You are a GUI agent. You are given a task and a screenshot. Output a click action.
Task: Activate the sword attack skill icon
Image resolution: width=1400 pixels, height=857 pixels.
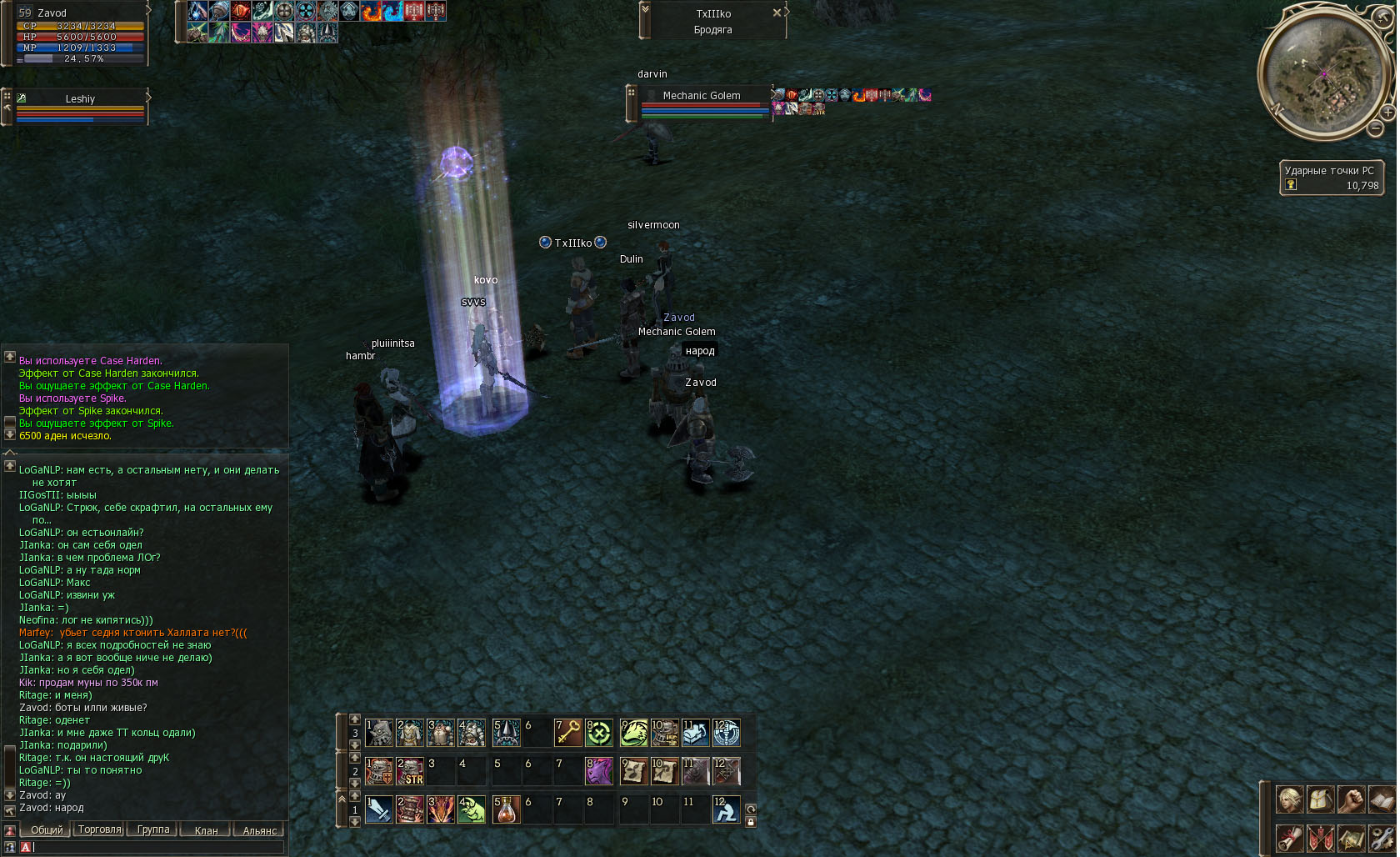tap(379, 809)
